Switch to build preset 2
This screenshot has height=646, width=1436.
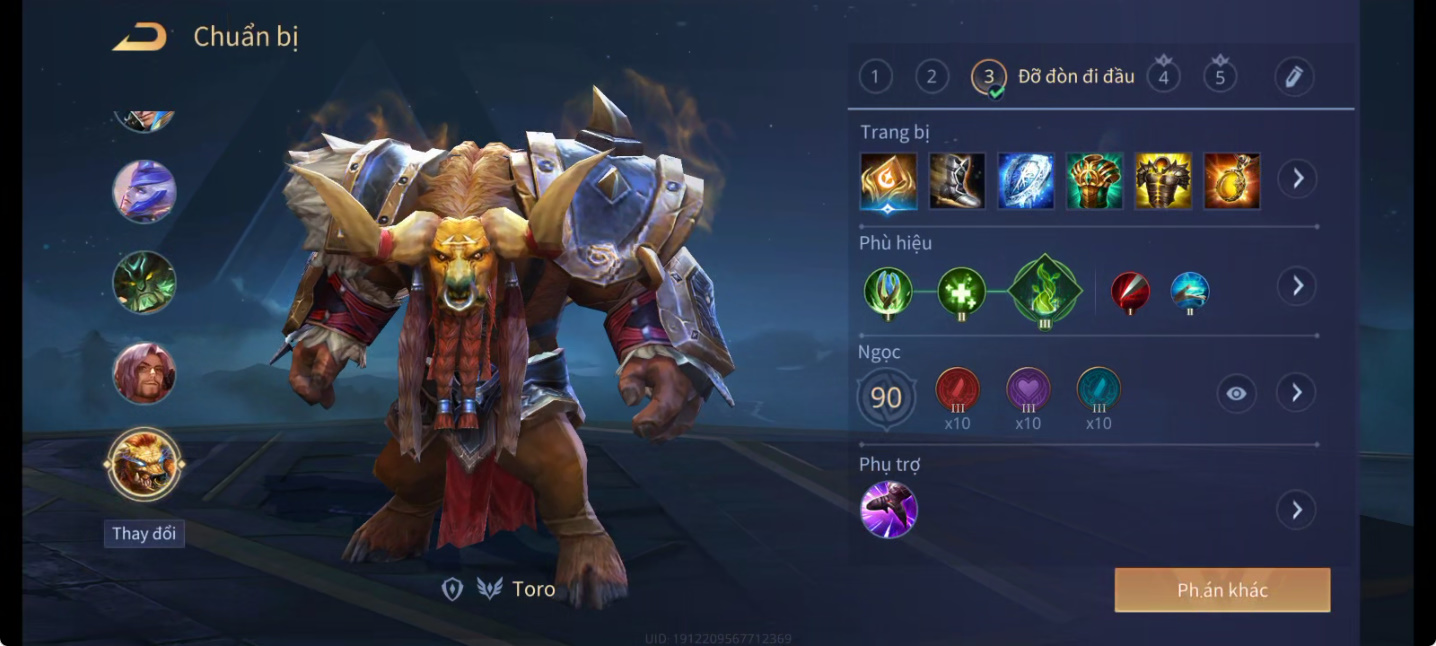pyautogui.click(x=932, y=77)
